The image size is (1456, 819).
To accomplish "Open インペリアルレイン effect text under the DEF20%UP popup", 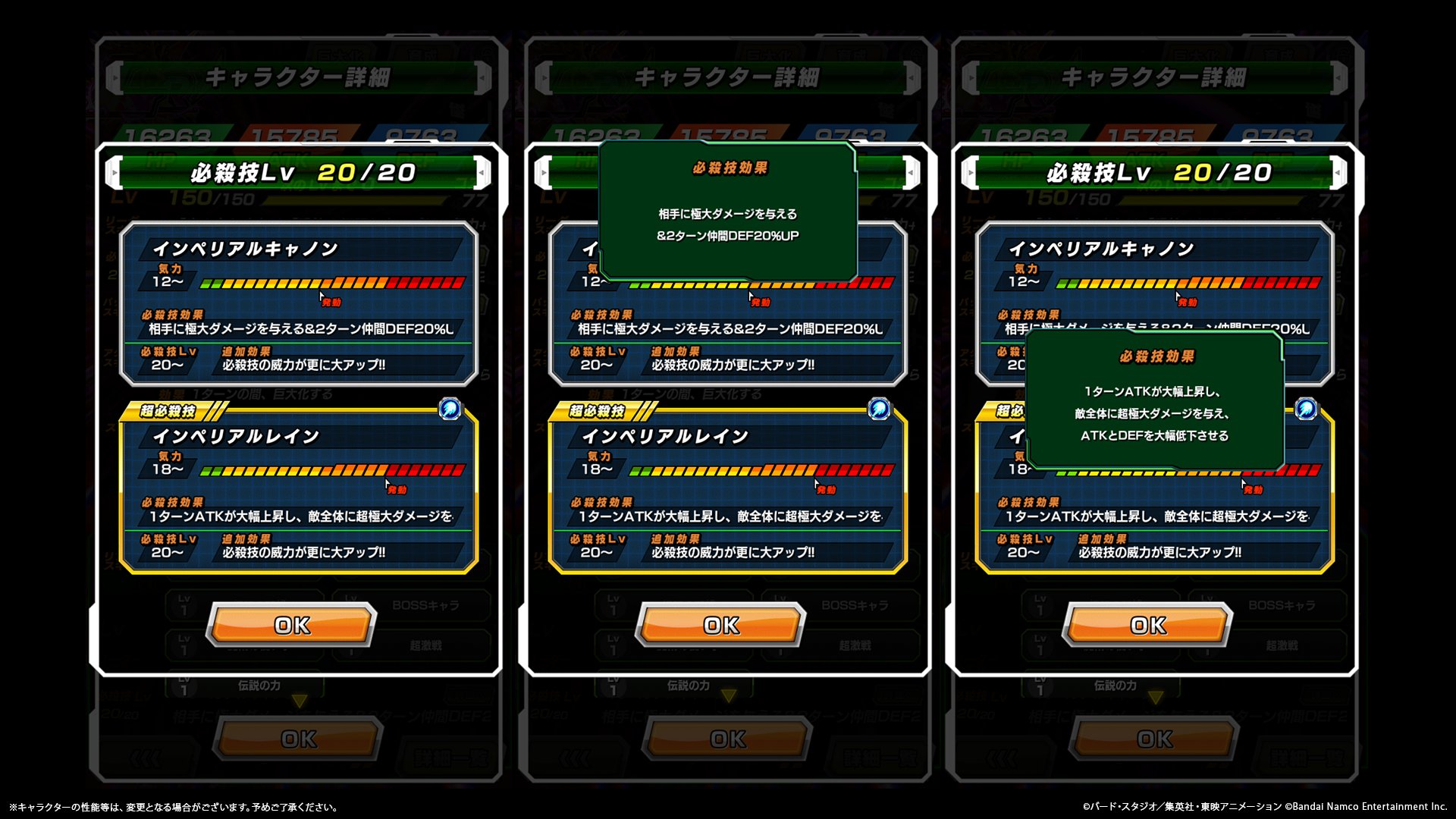I will [x=730, y=516].
